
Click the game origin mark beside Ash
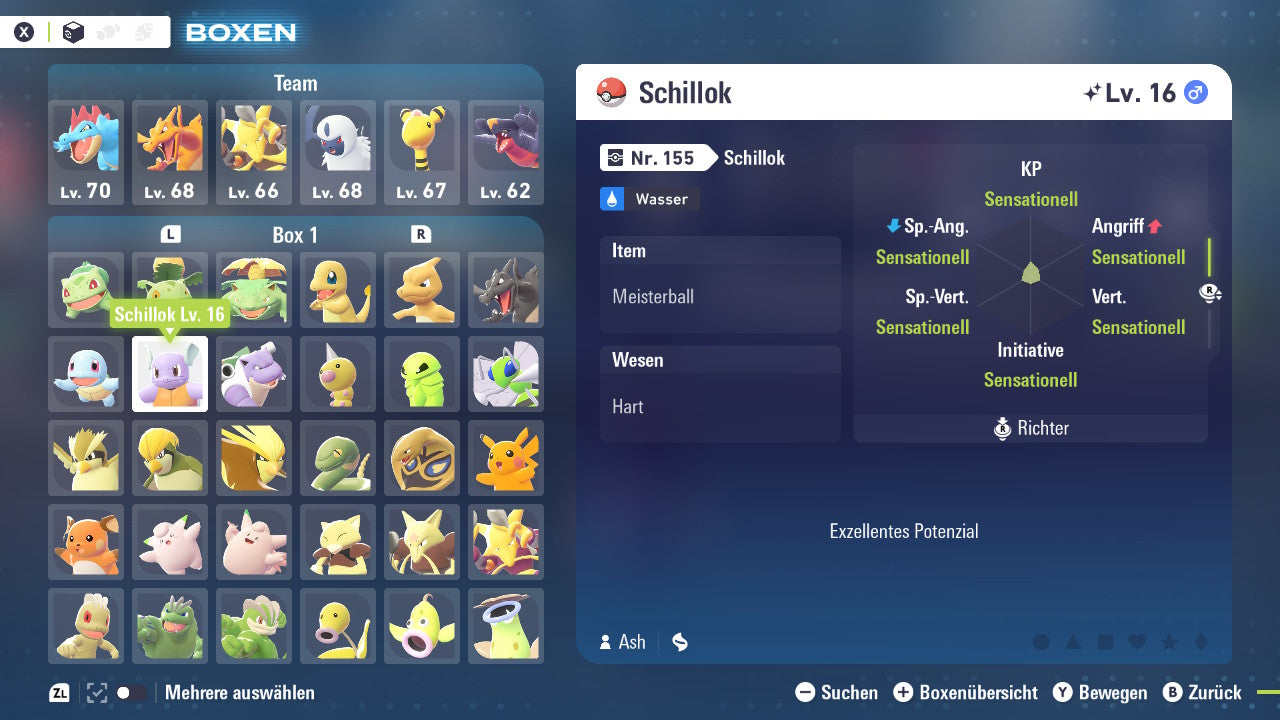pos(679,642)
